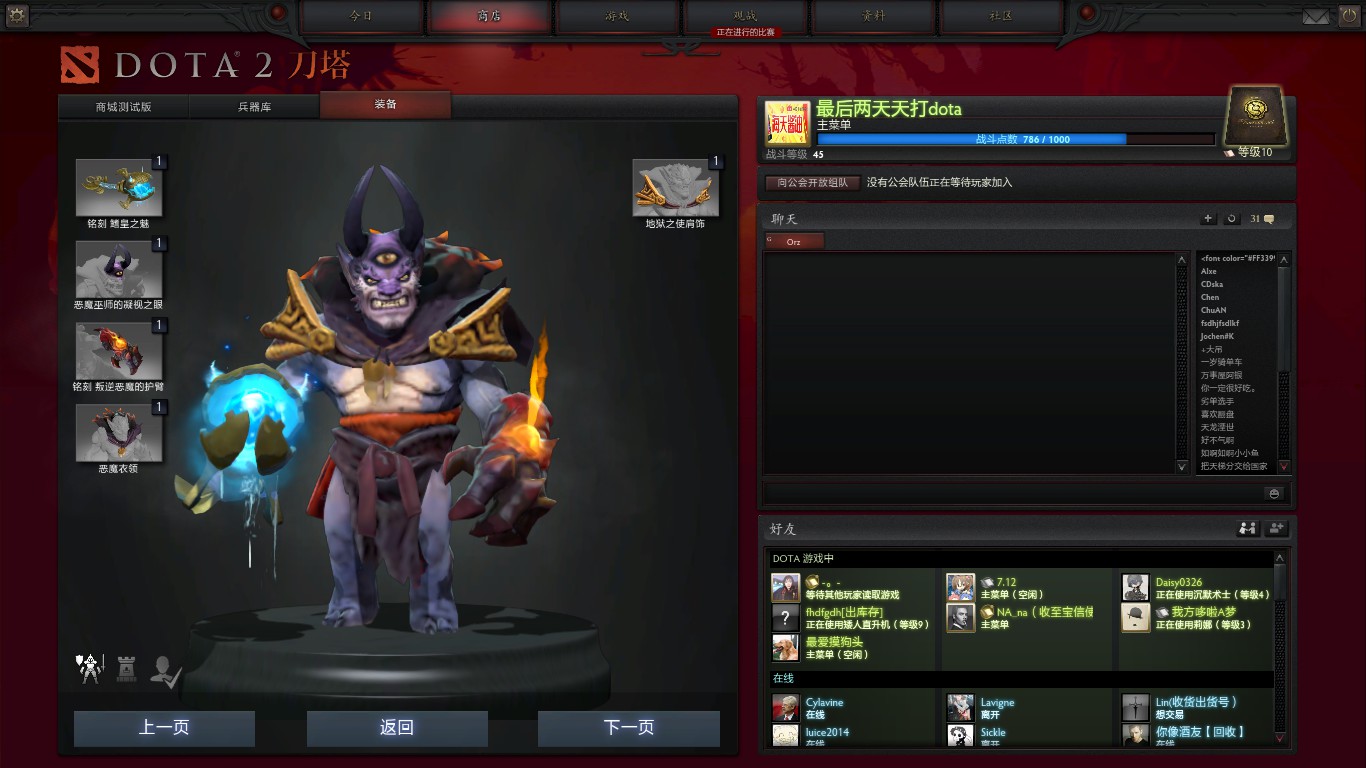Select the 商城测试版 store tab
This screenshot has height=768, width=1366.
point(124,106)
